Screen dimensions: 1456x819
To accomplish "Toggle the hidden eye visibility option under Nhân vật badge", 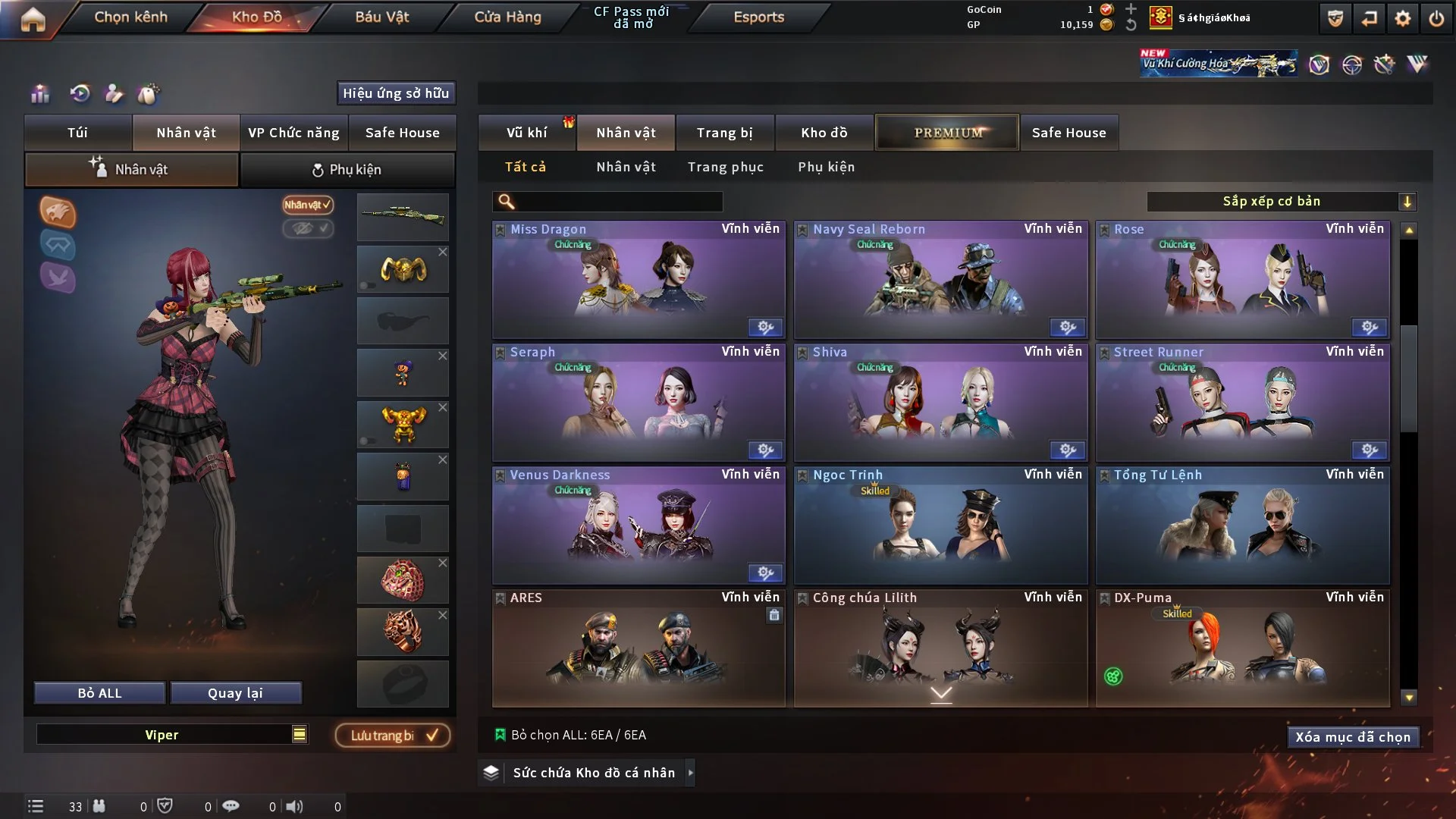I will point(309,230).
